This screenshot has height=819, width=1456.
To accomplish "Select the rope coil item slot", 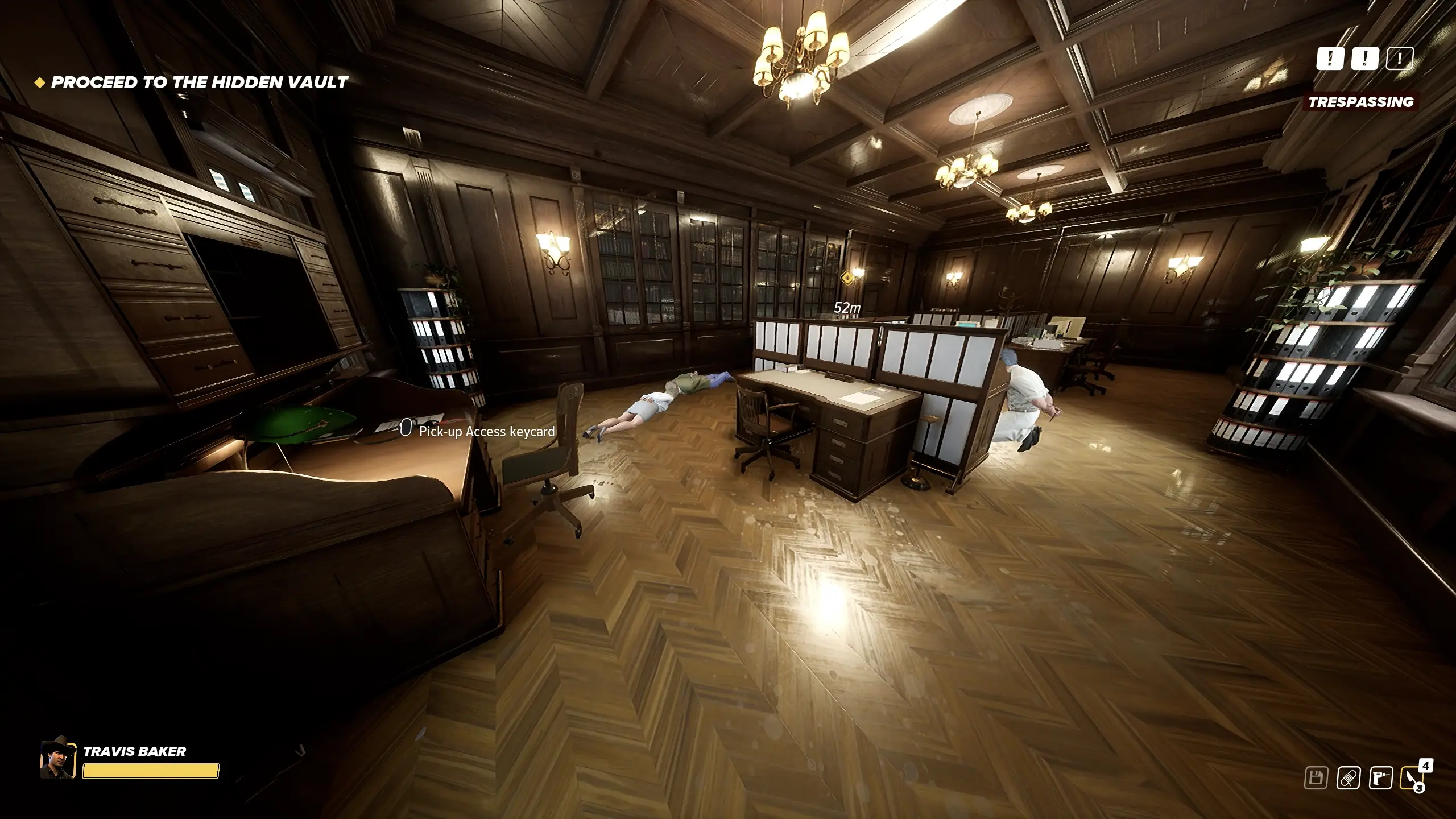I will 1348,778.
